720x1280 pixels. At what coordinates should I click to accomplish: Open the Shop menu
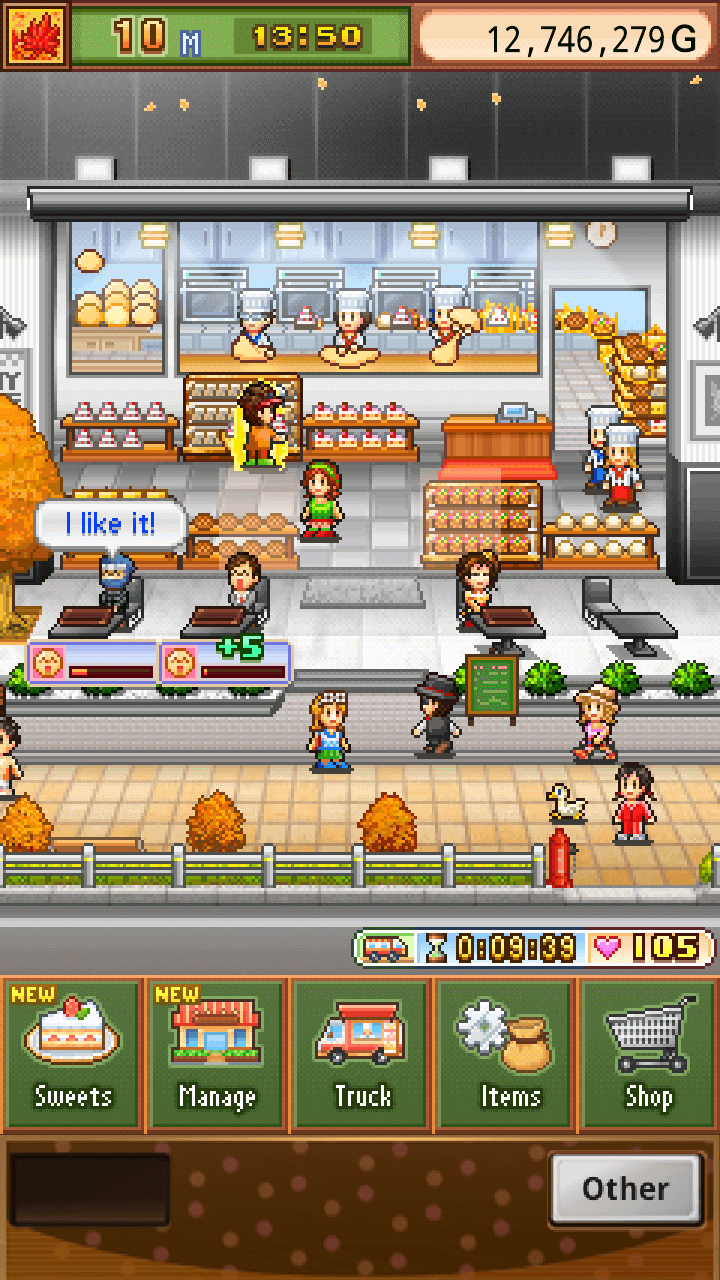[649, 1054]
